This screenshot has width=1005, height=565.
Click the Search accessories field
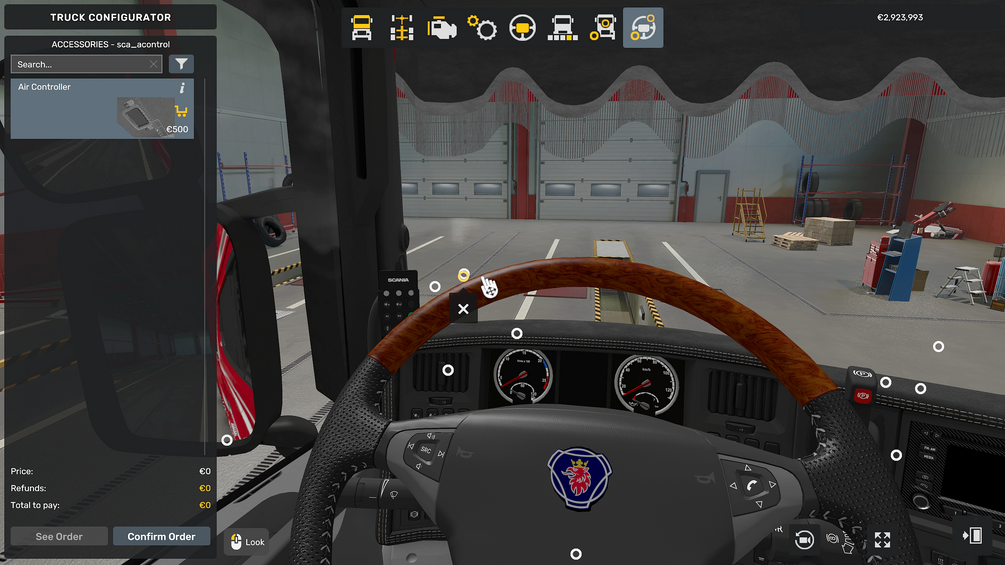(x=80, y=64)
